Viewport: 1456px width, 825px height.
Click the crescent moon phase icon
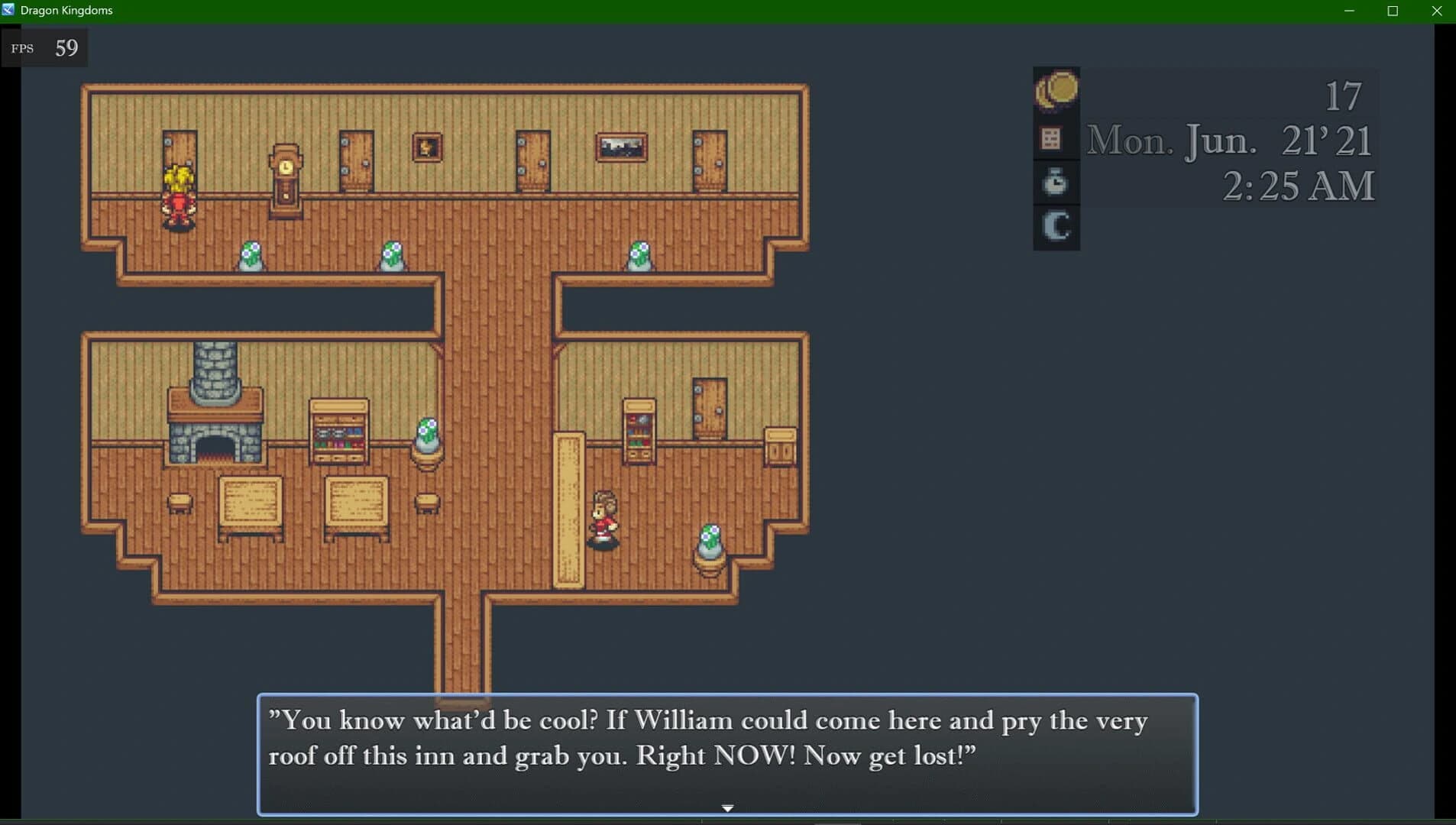coord(1056,225)
